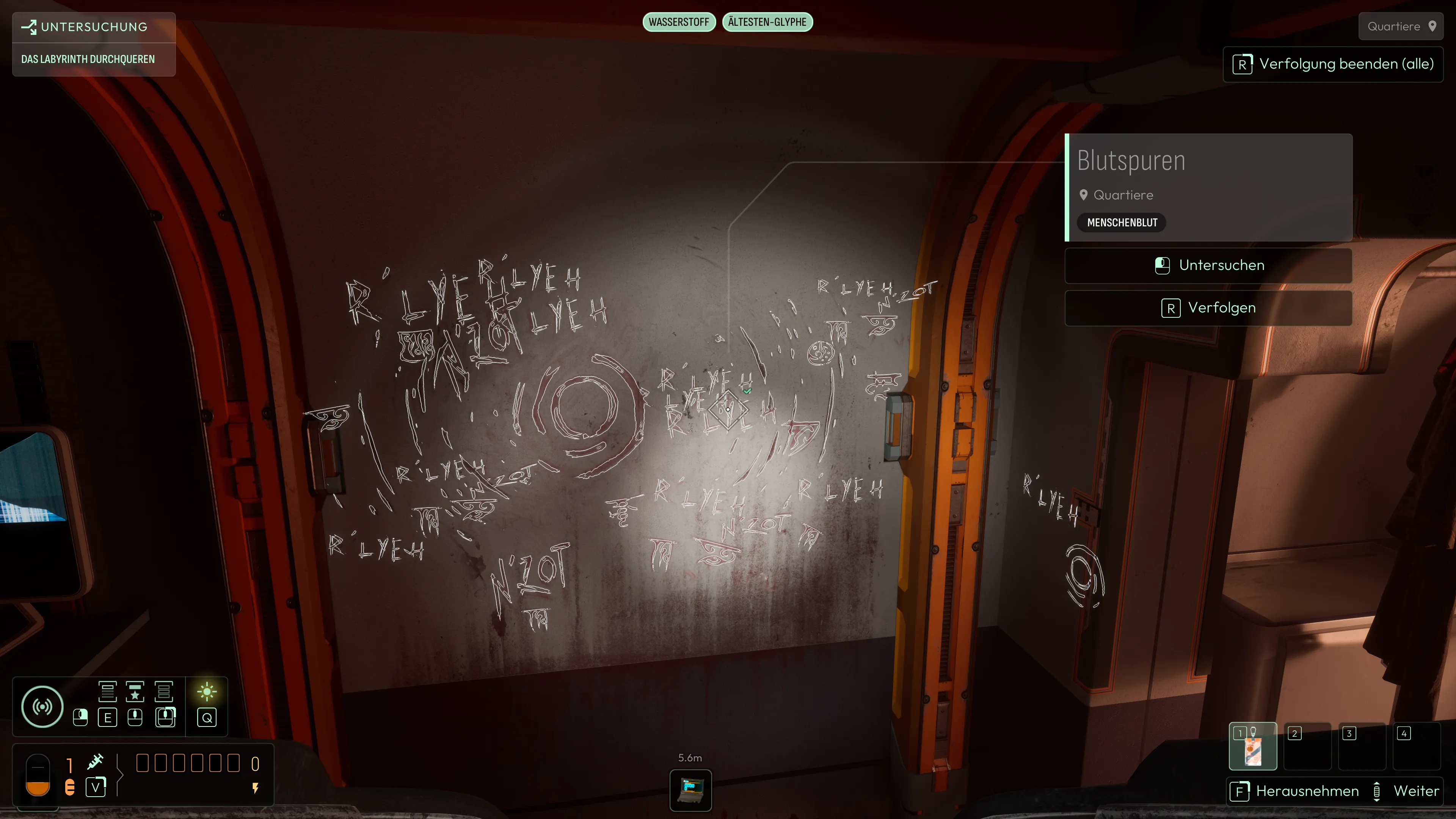Image resolution: width=1456 pixels, height=819 pixels.
Task: Open the Quartiere location indicator
Action: click(1401, 27)
